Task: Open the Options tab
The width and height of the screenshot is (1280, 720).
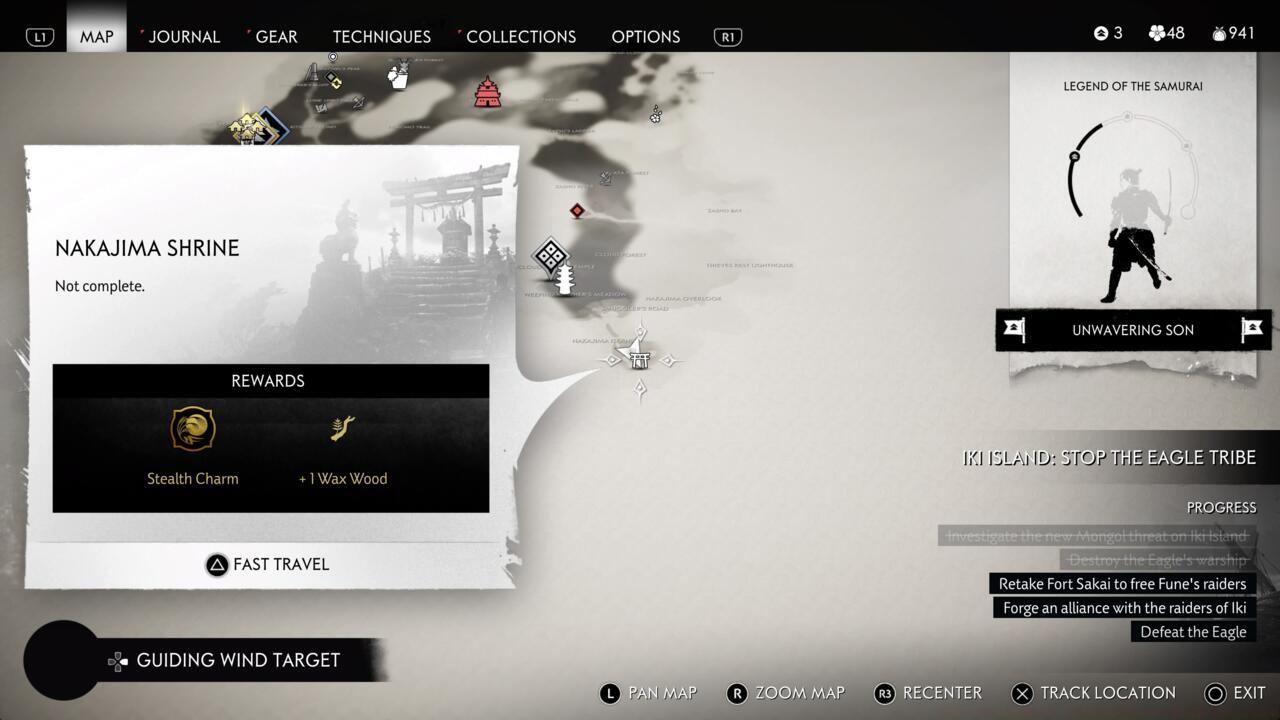Action: click(645, 37)
